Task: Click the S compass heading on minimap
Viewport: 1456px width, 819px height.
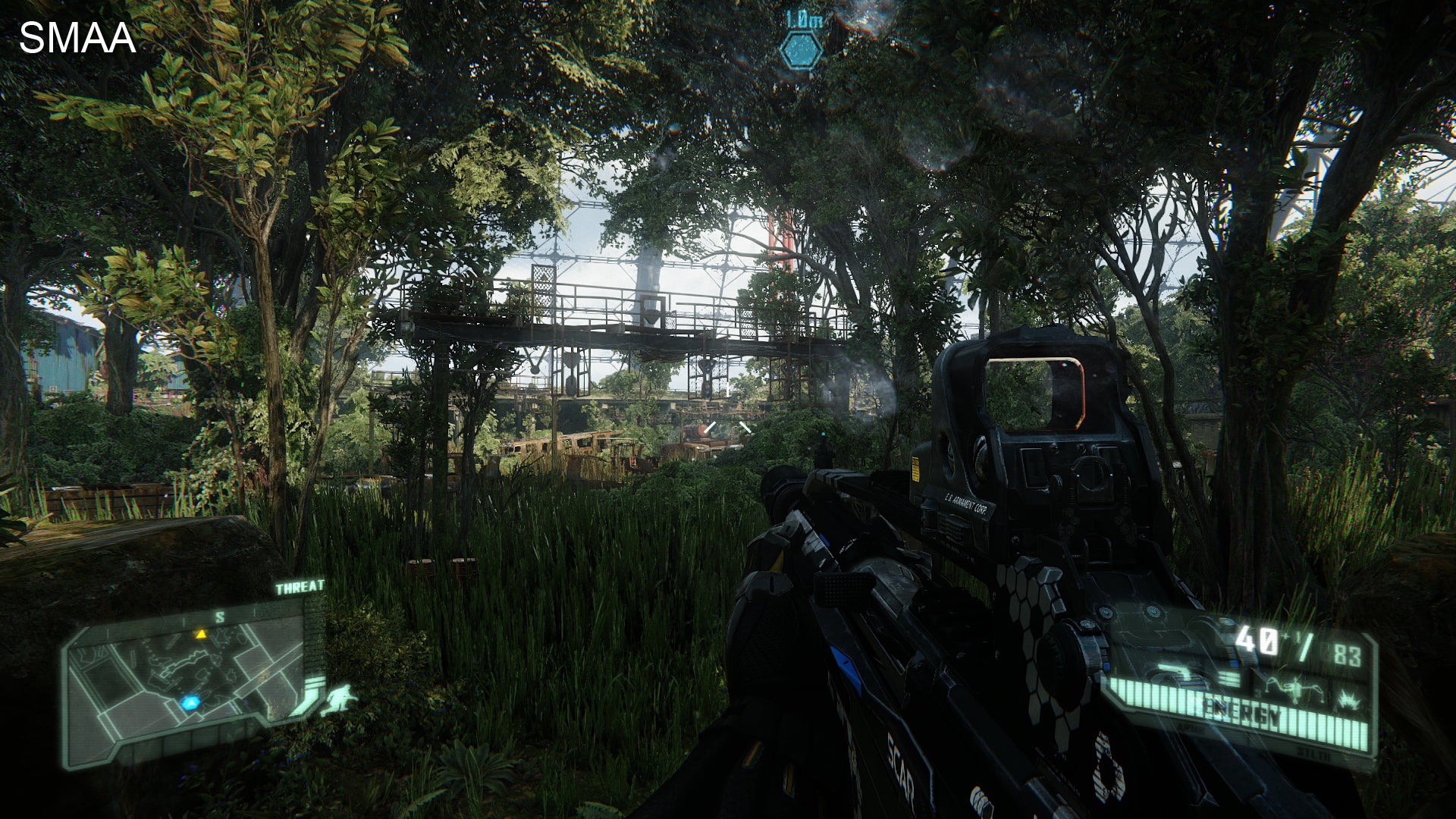Action: click(220, 617)
